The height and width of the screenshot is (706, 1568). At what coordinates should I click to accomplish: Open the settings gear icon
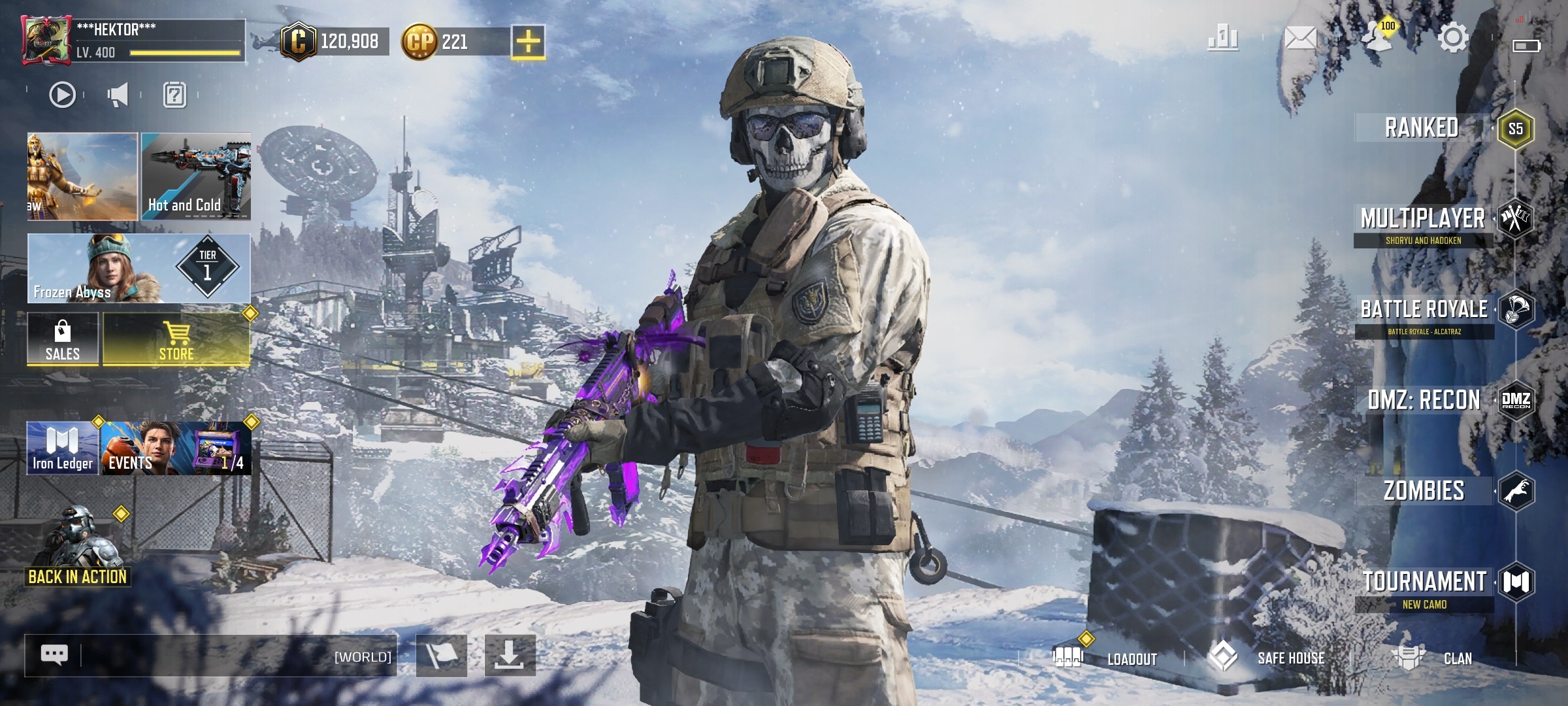click(x=1453, y=38)
